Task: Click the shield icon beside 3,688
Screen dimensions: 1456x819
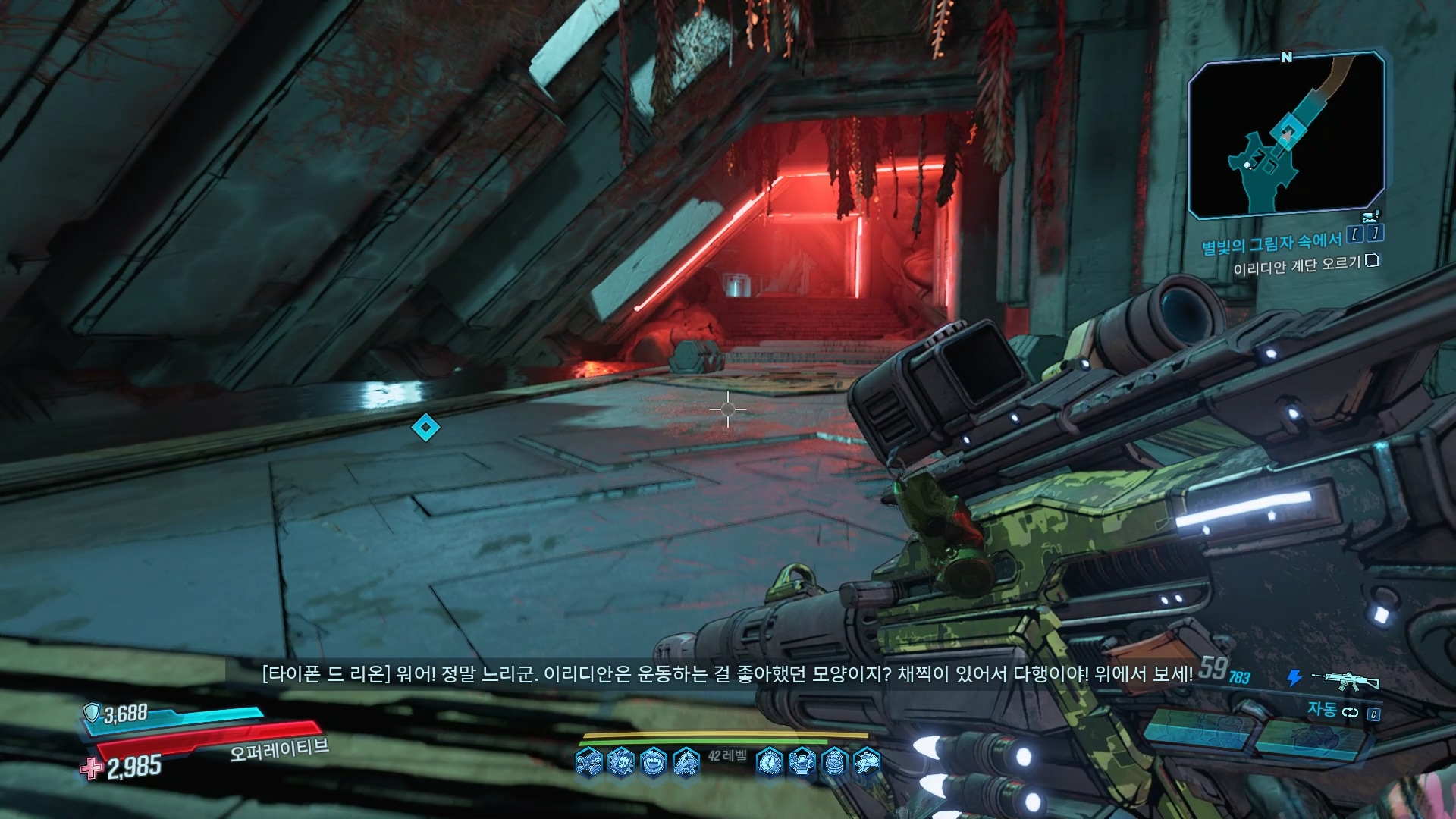Action: [92, 712]
